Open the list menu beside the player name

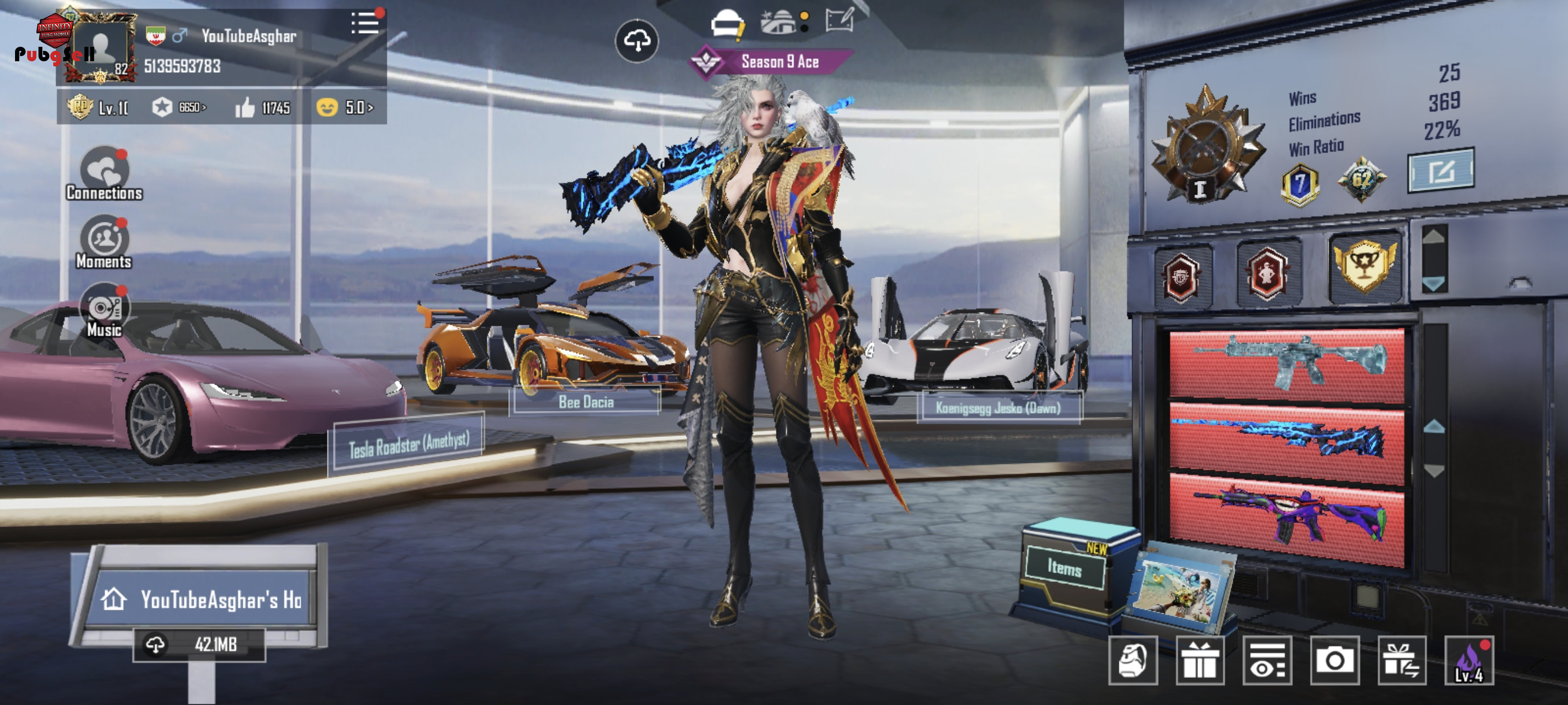[365, 24]
